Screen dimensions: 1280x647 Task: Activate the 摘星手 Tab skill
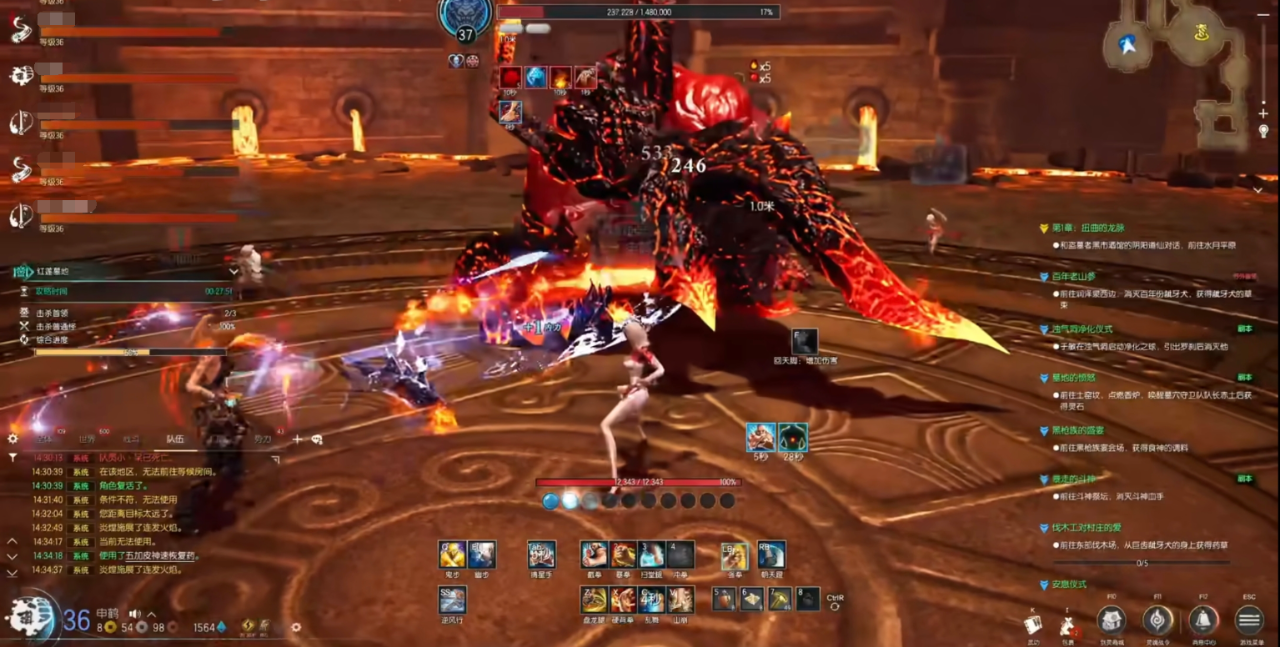click(x=541, y=555)
